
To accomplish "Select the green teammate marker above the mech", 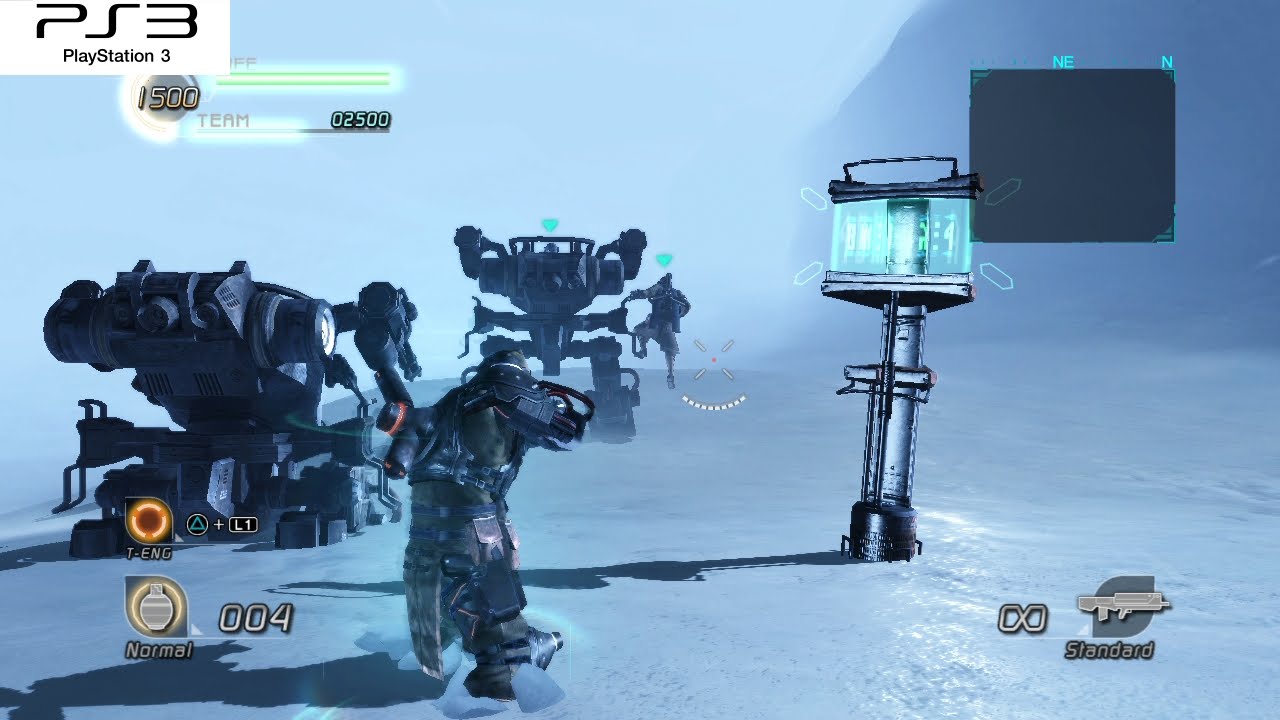I will (550, 225).
